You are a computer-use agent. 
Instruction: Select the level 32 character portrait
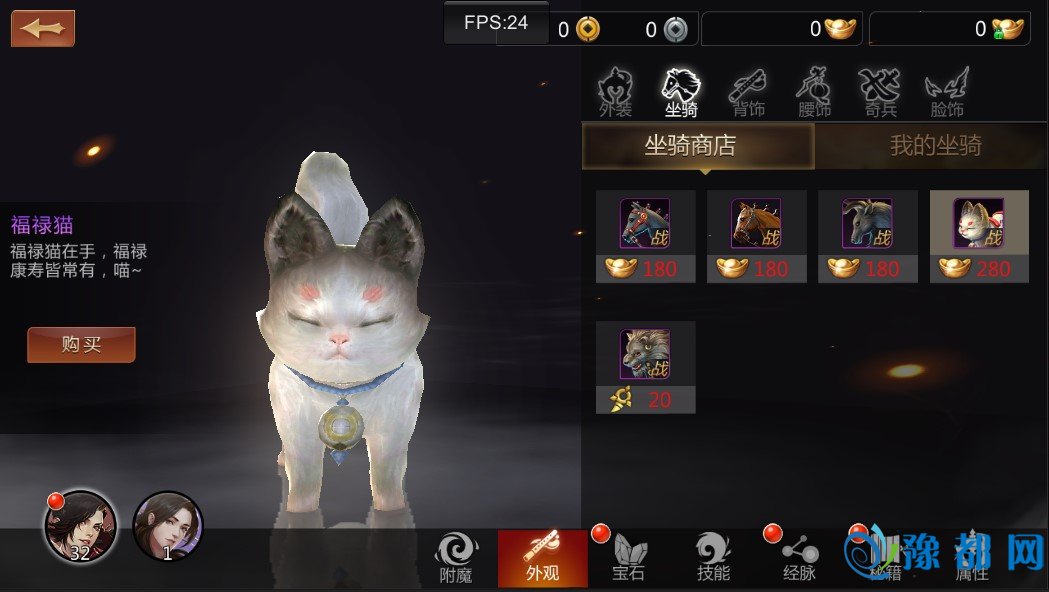point(80,526)
